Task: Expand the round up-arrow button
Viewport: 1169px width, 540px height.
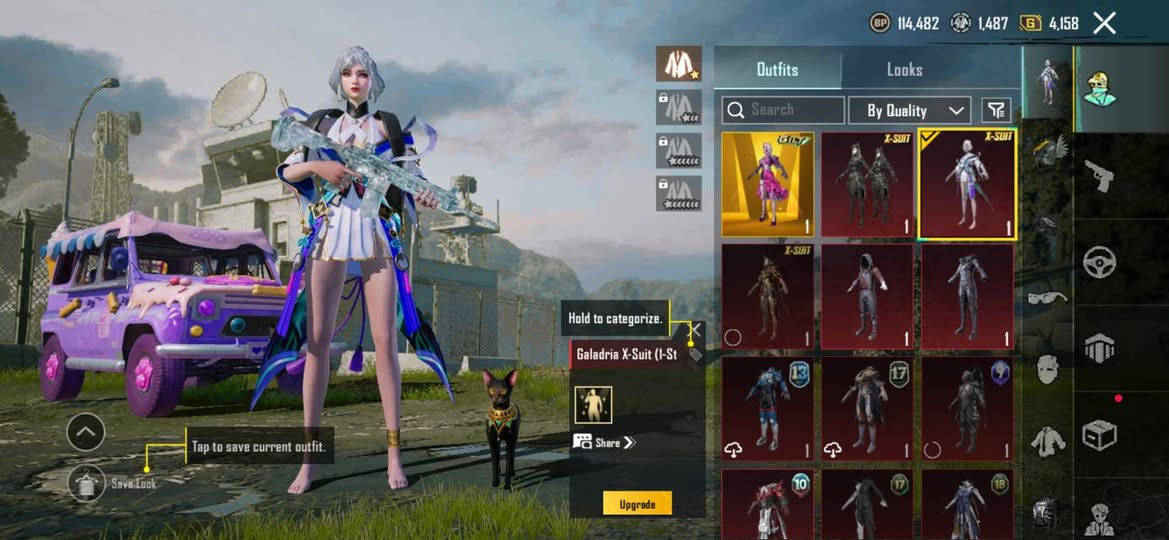Action: coord(86,432)
